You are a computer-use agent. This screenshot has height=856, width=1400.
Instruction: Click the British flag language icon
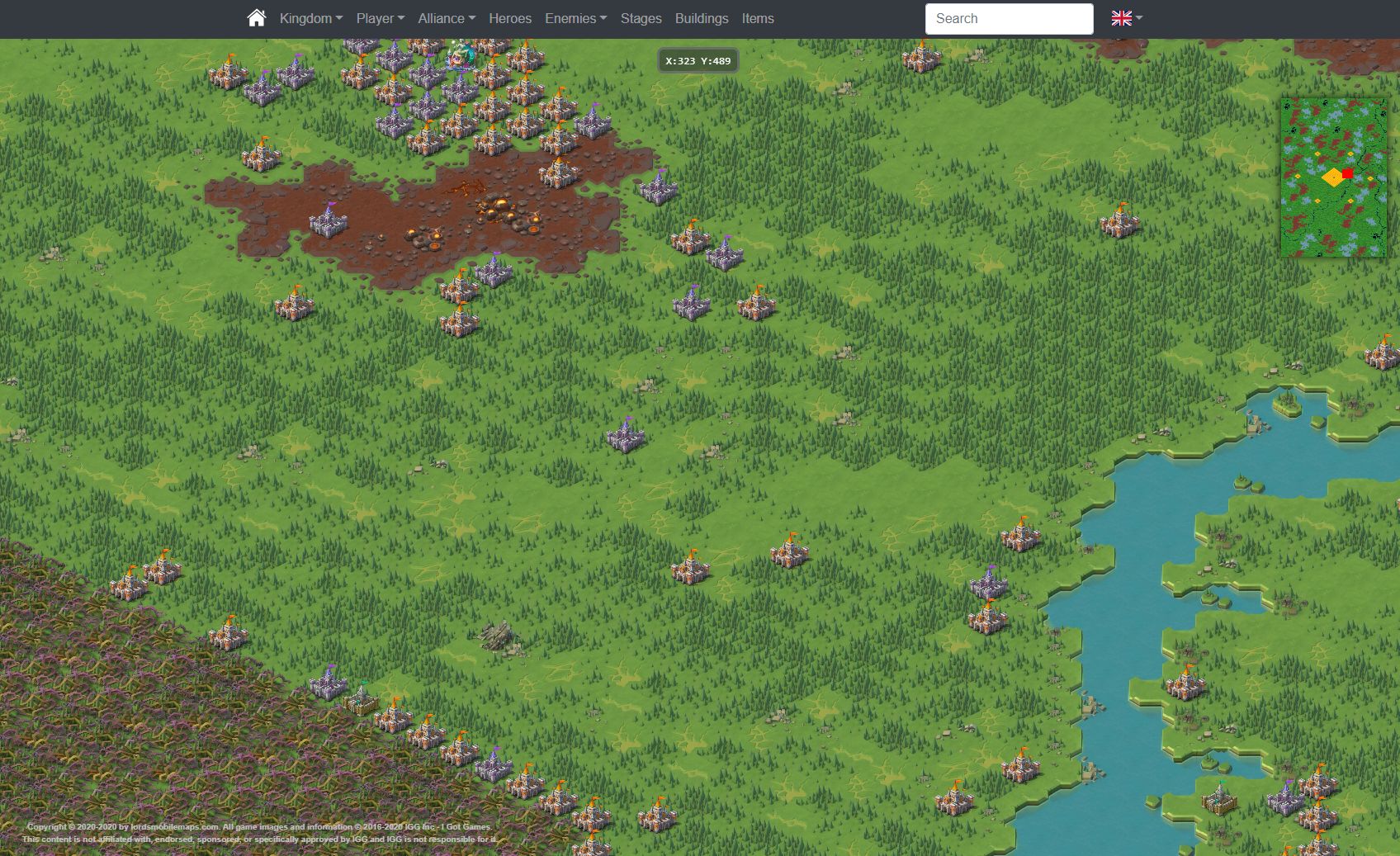pyautogui.click(x=1121, y=17)
